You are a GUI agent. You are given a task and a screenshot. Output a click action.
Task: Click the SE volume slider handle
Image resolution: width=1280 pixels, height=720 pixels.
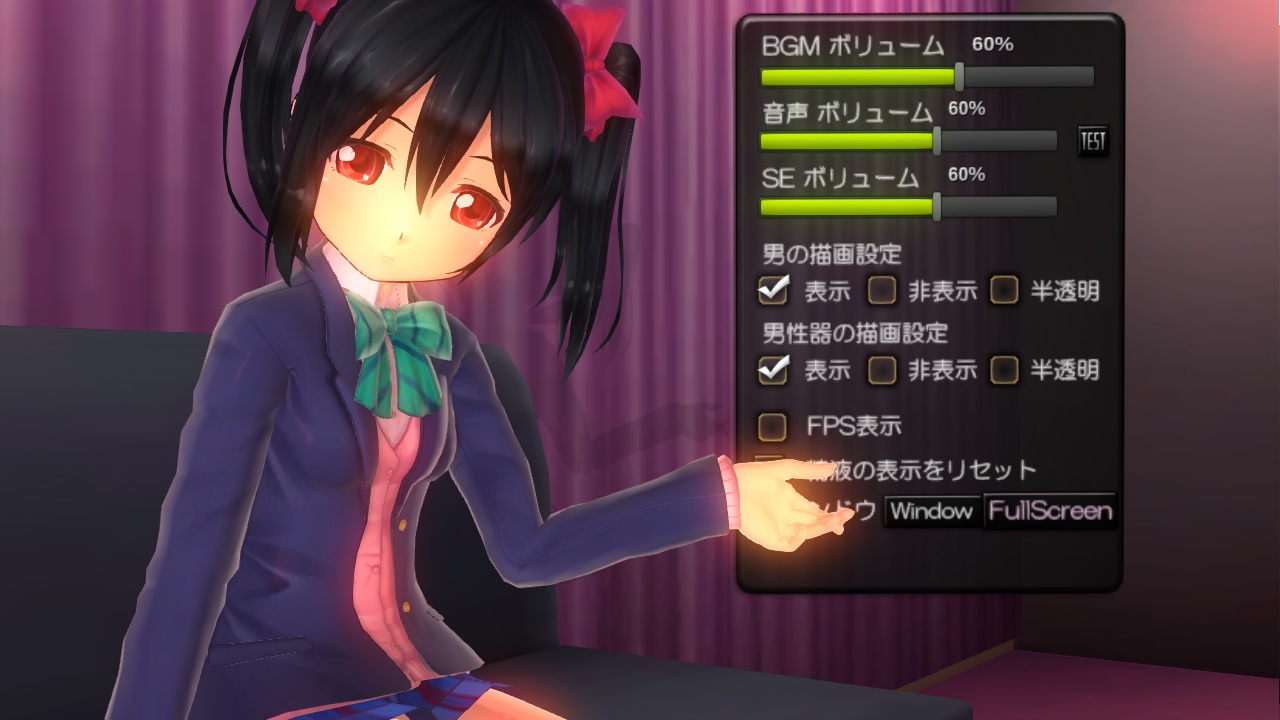tap(937, 208)
